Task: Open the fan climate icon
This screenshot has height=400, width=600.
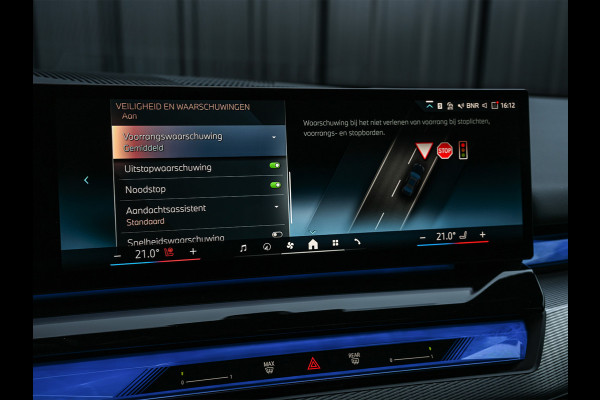Action: click(x=290, y=244)
